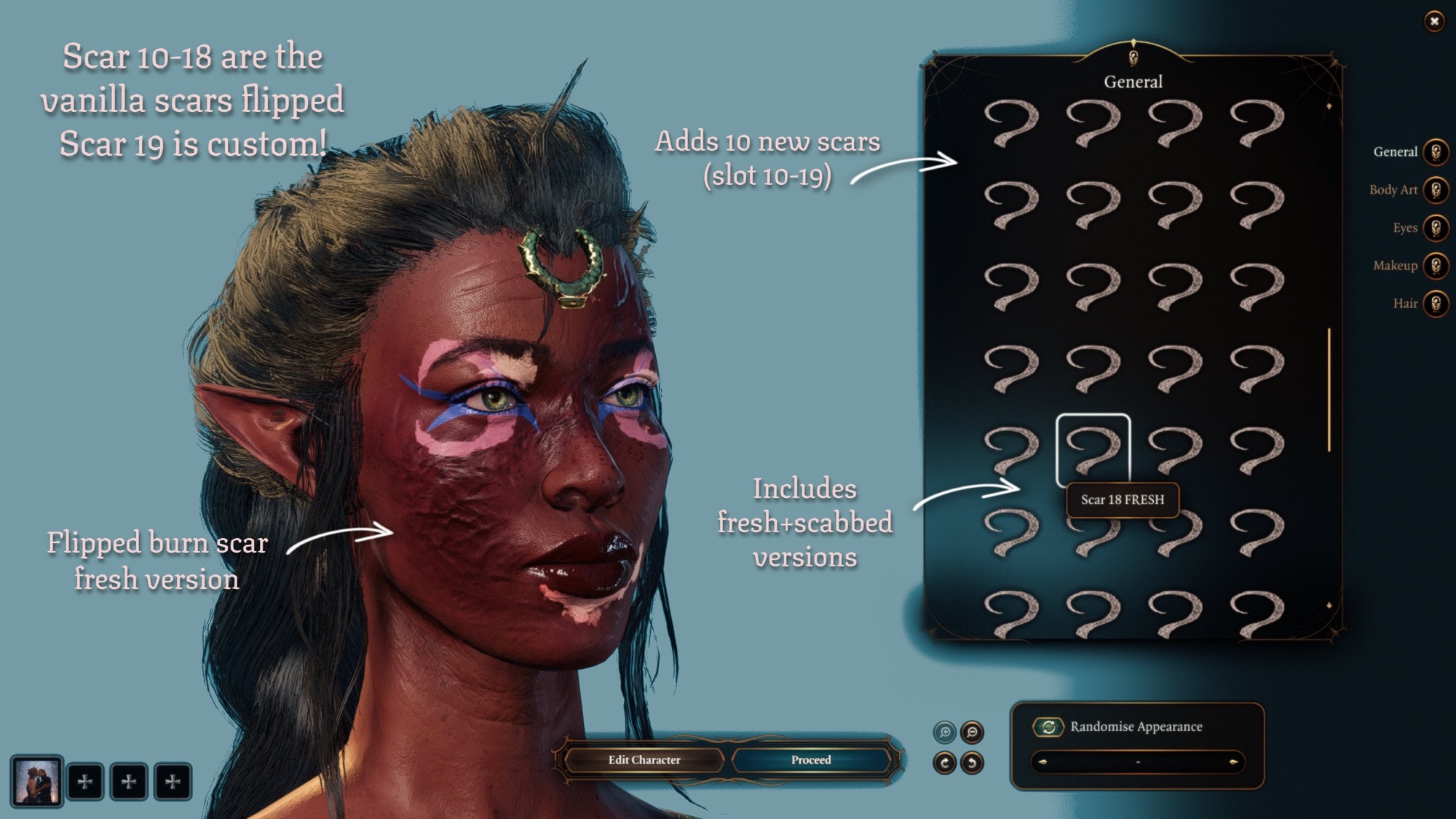Rotate the character clockwise
This screenshot has width=1456, height=819.
944,763
